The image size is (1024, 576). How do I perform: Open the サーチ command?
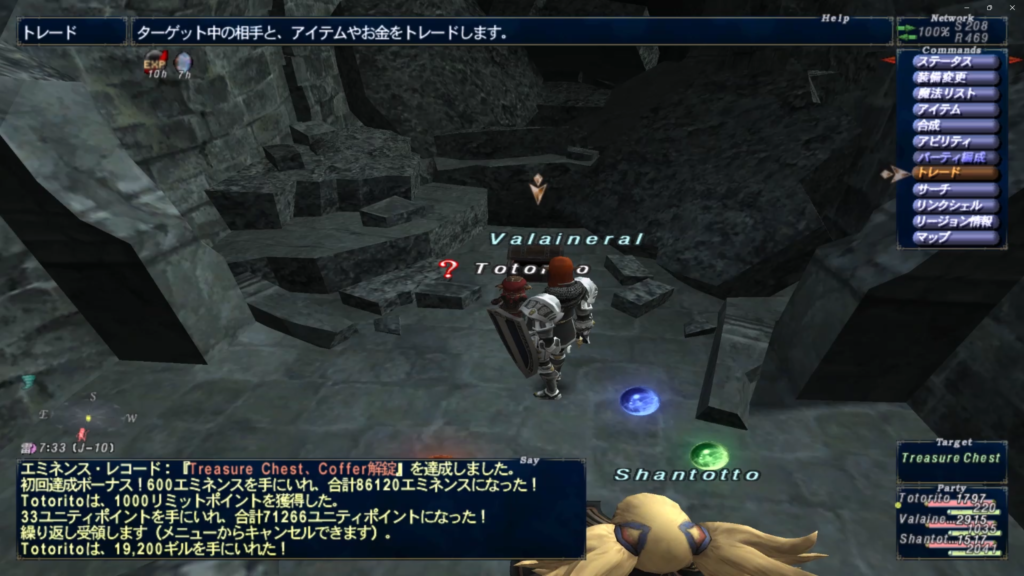(955, 189)
